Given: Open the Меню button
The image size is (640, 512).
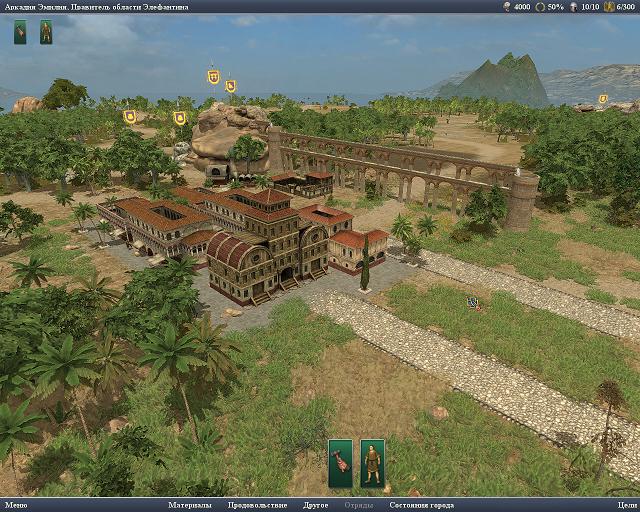Looking at the screenshot, I should (x=16, y=505).
